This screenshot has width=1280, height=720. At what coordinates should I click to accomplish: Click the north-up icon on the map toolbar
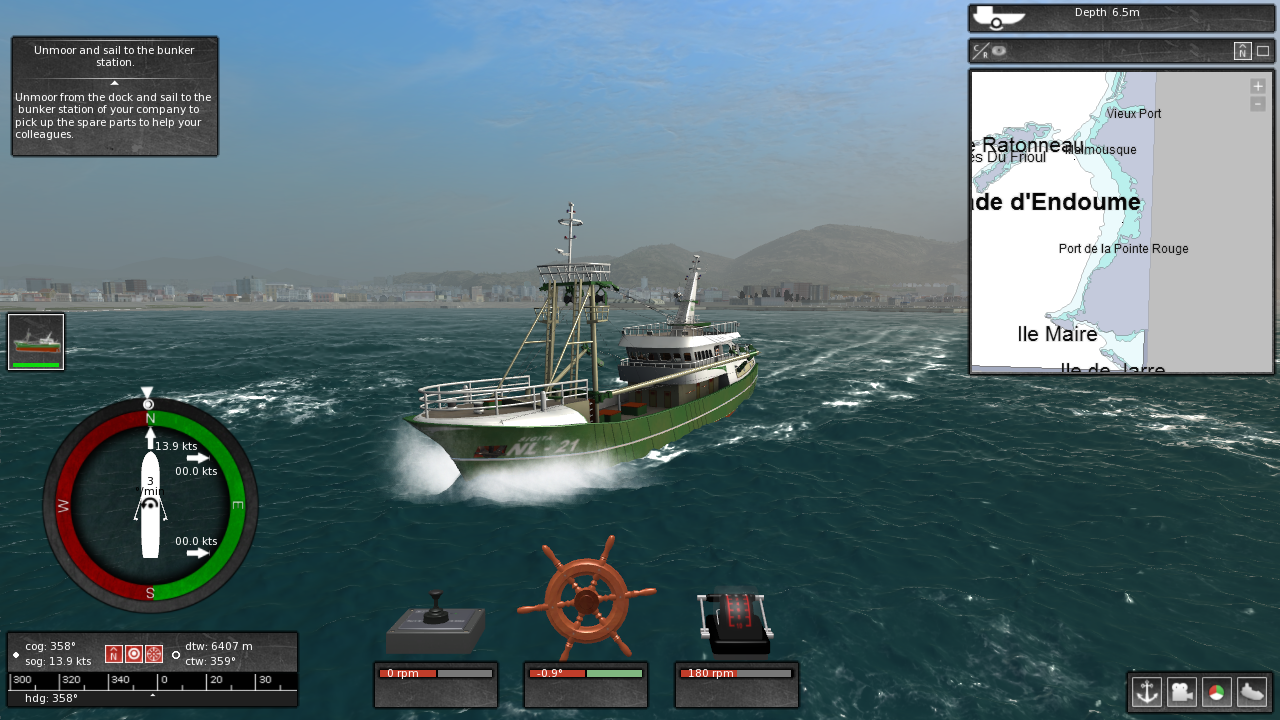(x=1243, y=50)
